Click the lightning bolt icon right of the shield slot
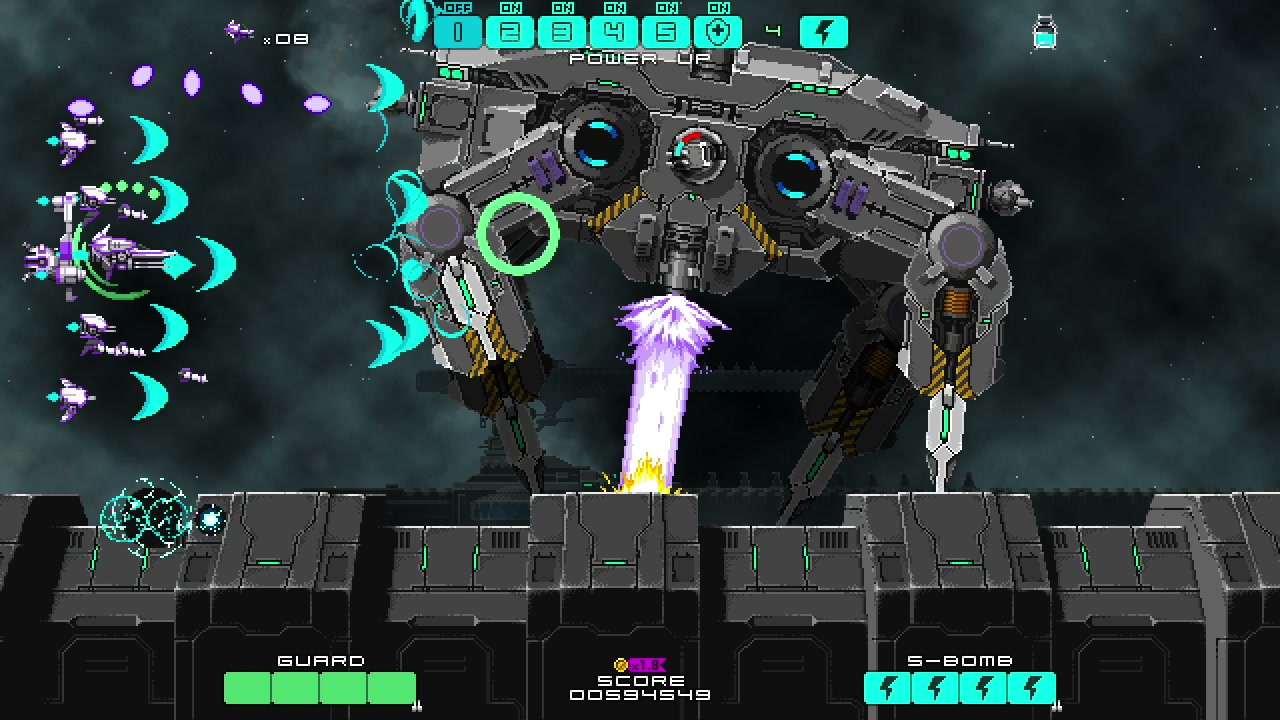 pyautogui.click(x=825, y=31)
